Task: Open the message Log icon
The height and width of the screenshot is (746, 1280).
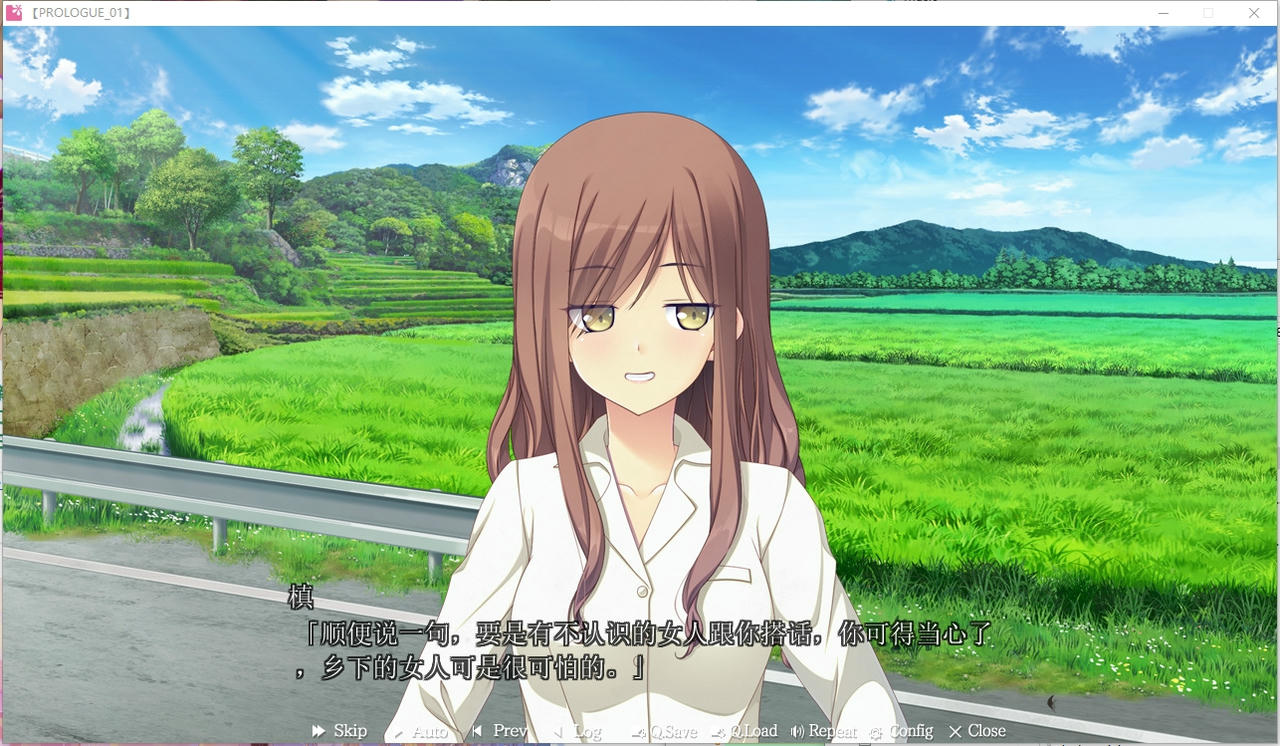Action: (x=557, y=730)
